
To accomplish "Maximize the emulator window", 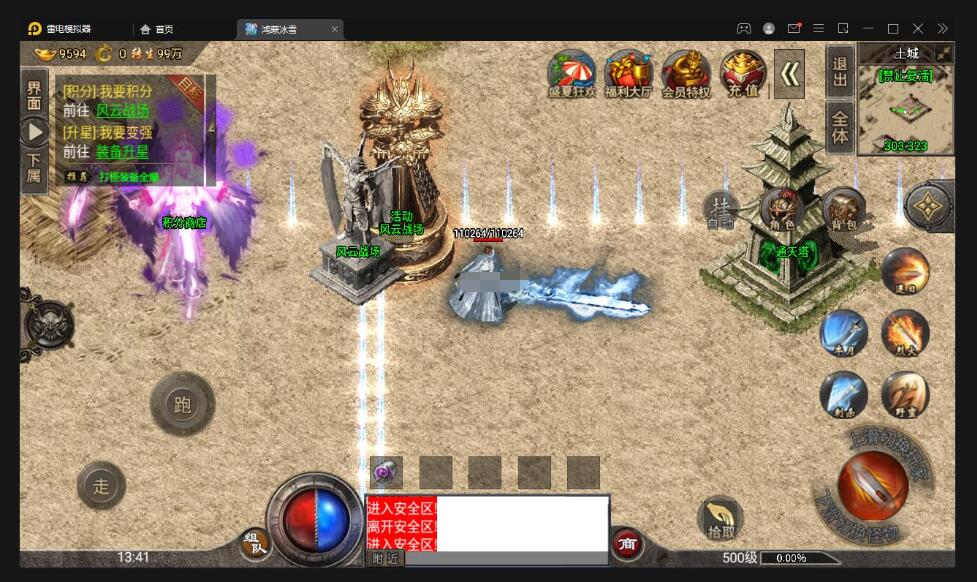I will (893, 29).
